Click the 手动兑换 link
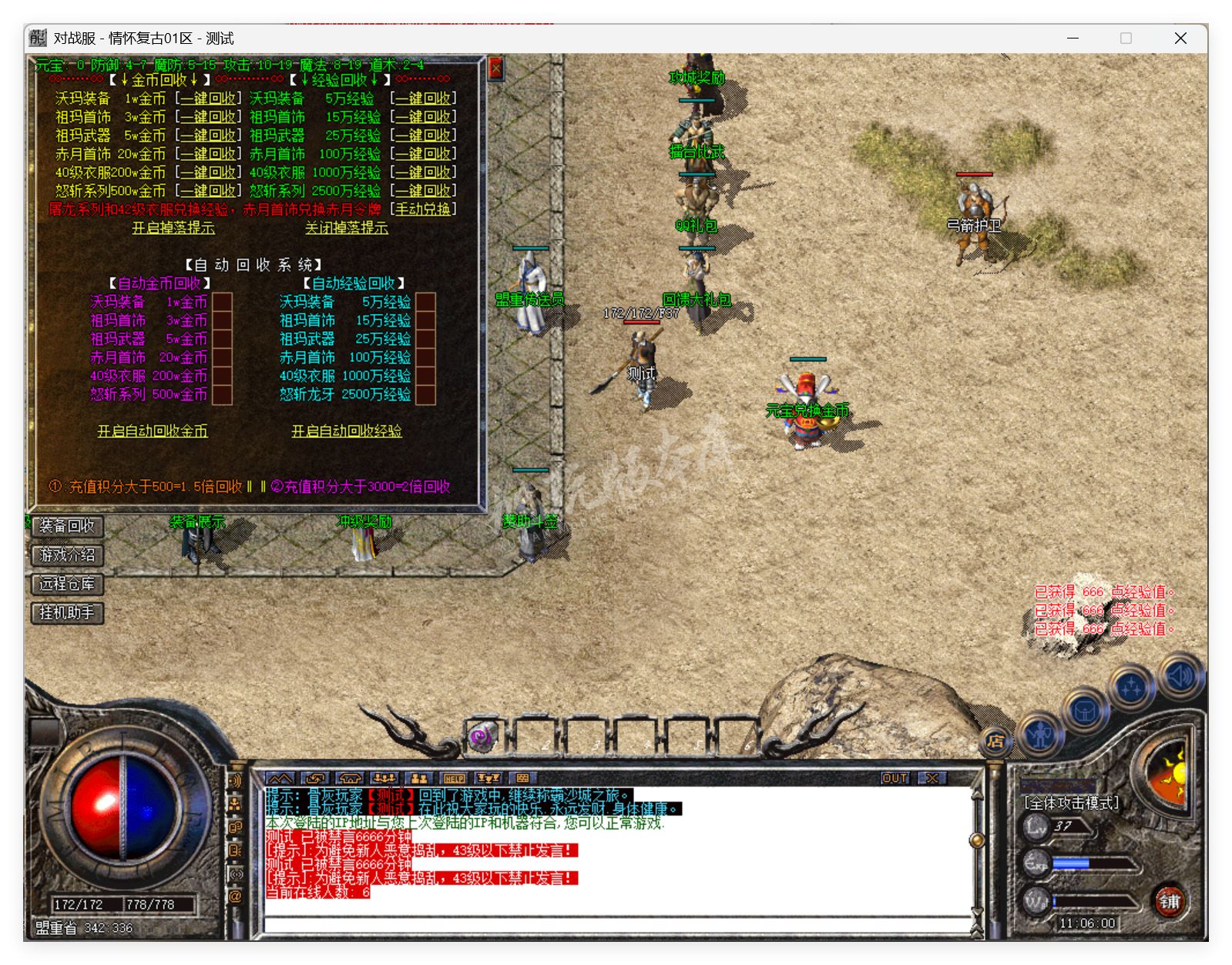 [x=423, y=209]
